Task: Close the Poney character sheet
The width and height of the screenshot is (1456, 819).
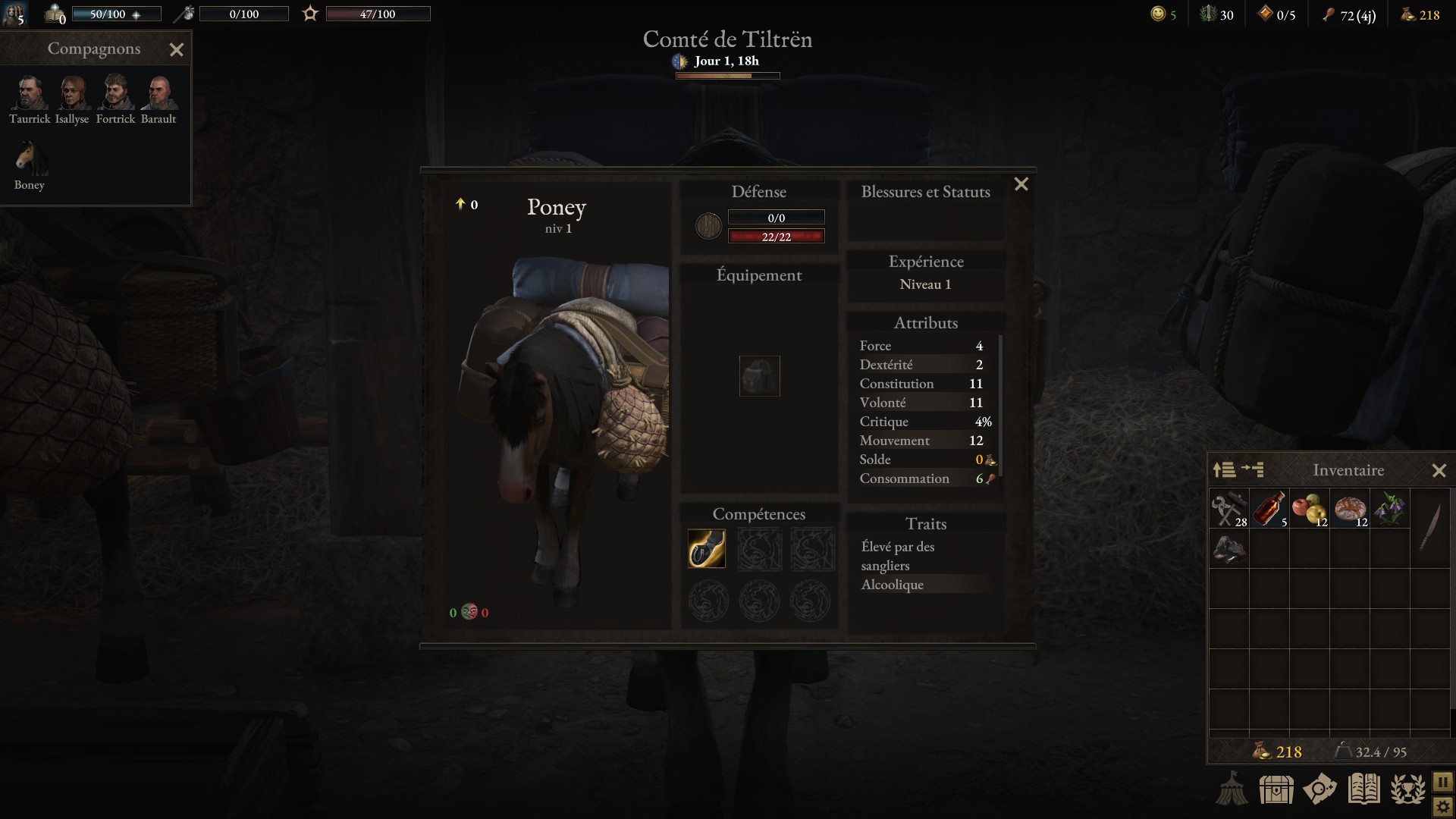Action: [1021, 184]
